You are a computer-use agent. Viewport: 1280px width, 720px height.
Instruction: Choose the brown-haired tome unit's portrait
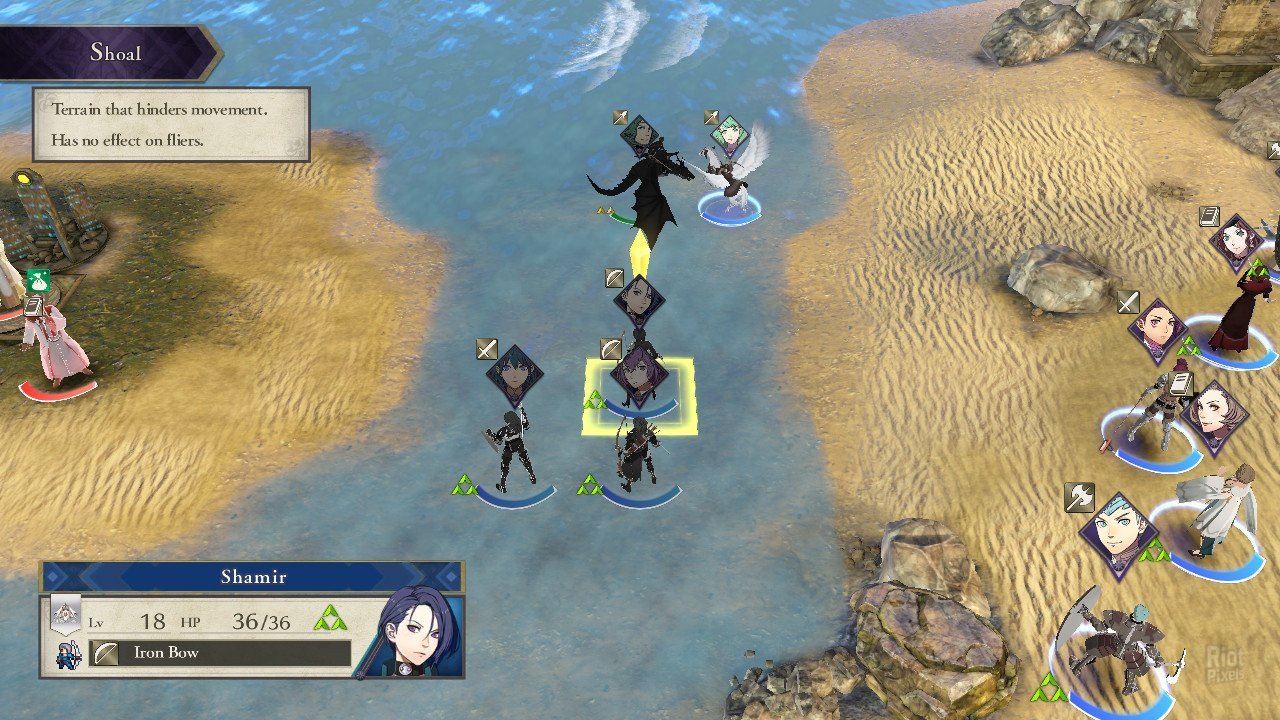click(x=1213, y=417)
